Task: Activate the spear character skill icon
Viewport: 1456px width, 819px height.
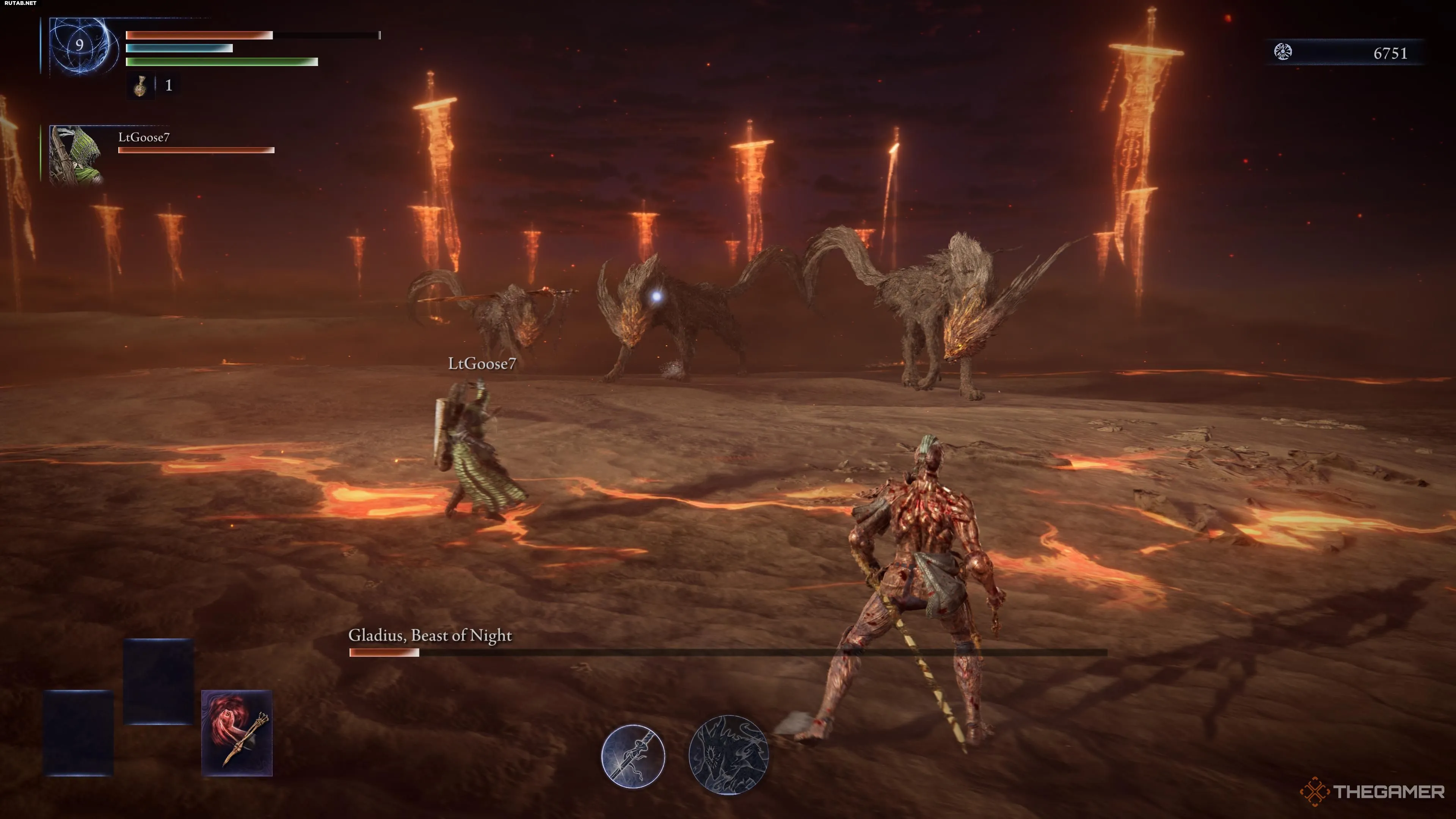Action: click(632, 756)
